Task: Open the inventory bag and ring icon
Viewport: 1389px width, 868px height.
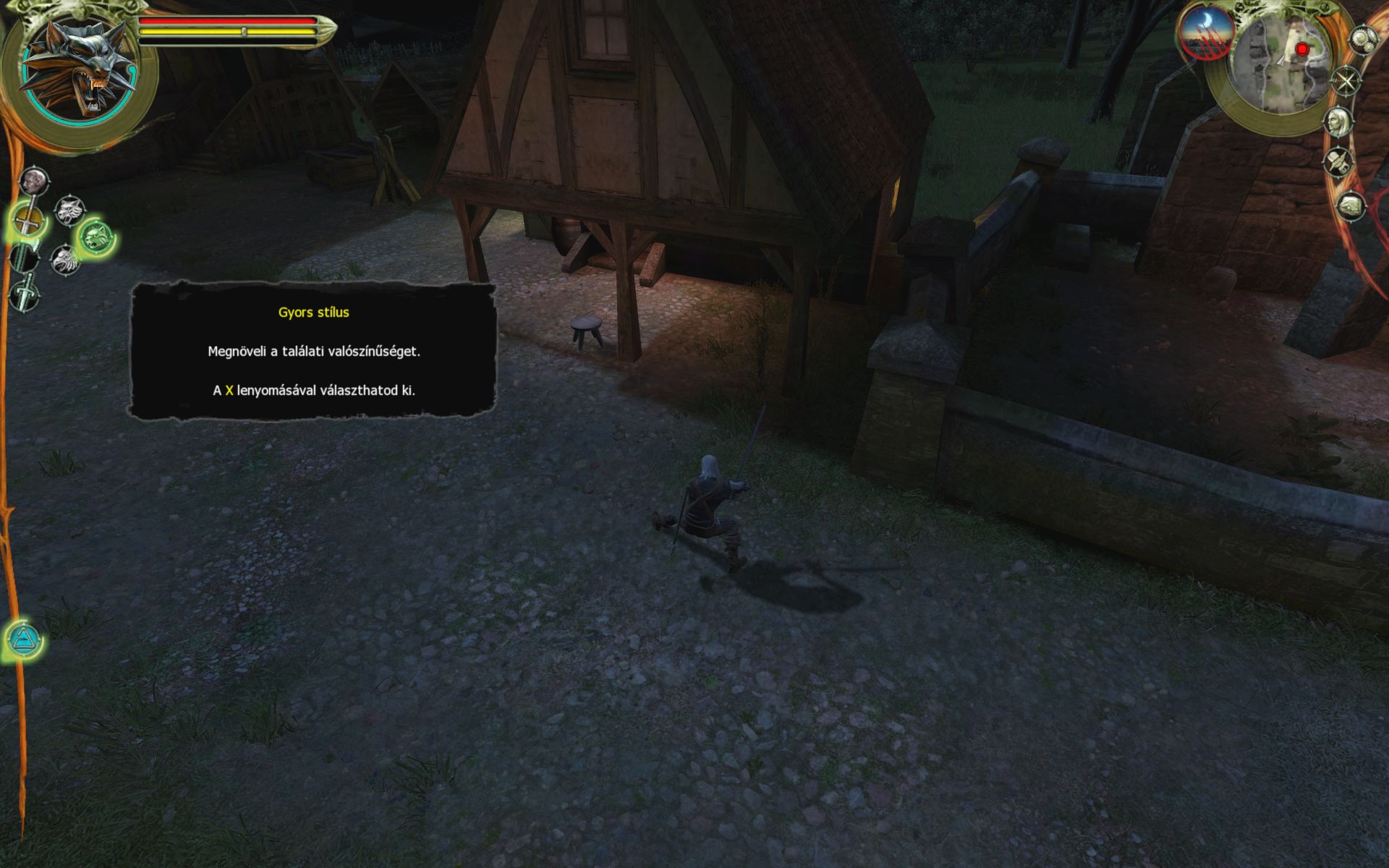Action: tap(1340, 161)
